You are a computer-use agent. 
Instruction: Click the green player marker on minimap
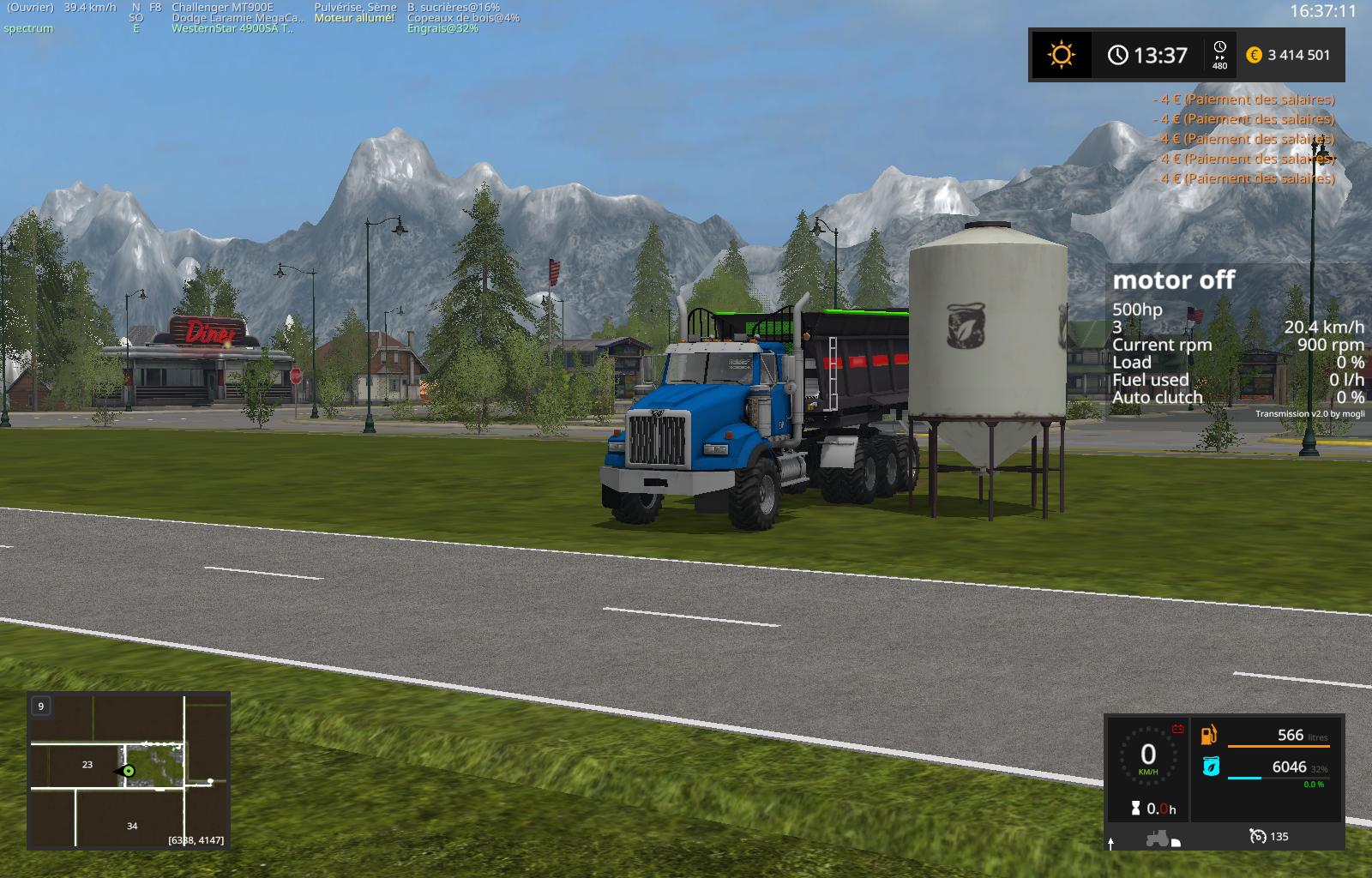point(129,771)
